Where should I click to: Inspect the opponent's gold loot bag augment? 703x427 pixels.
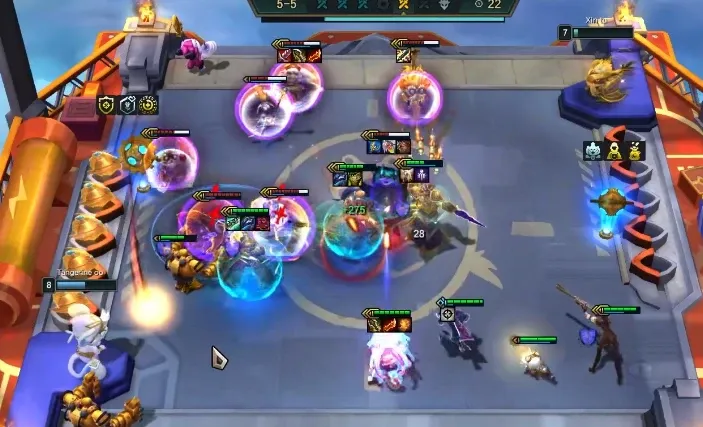tap(636, 151)
